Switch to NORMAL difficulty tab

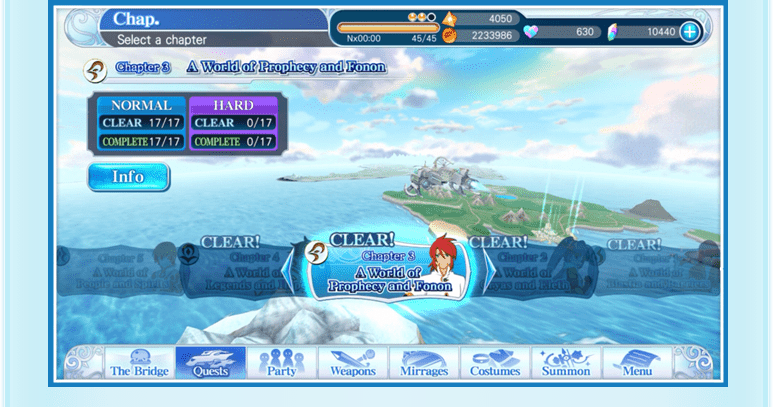point(141,105)
